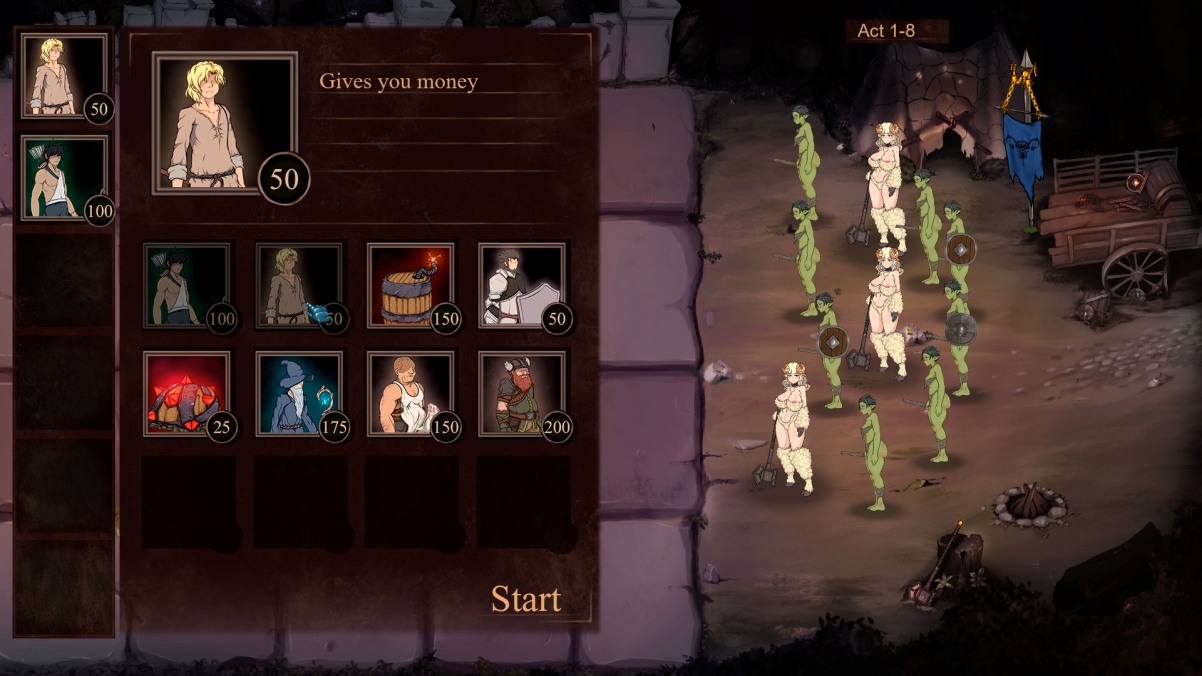
Task: Select the red spiked trap card costing 25
Action: click(186, 393)
